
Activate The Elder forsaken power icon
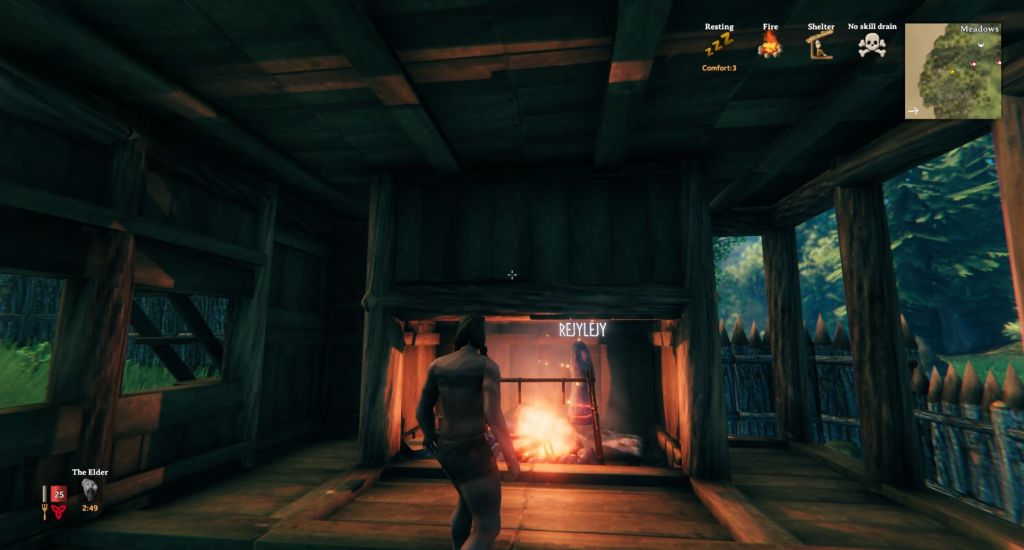90,489
